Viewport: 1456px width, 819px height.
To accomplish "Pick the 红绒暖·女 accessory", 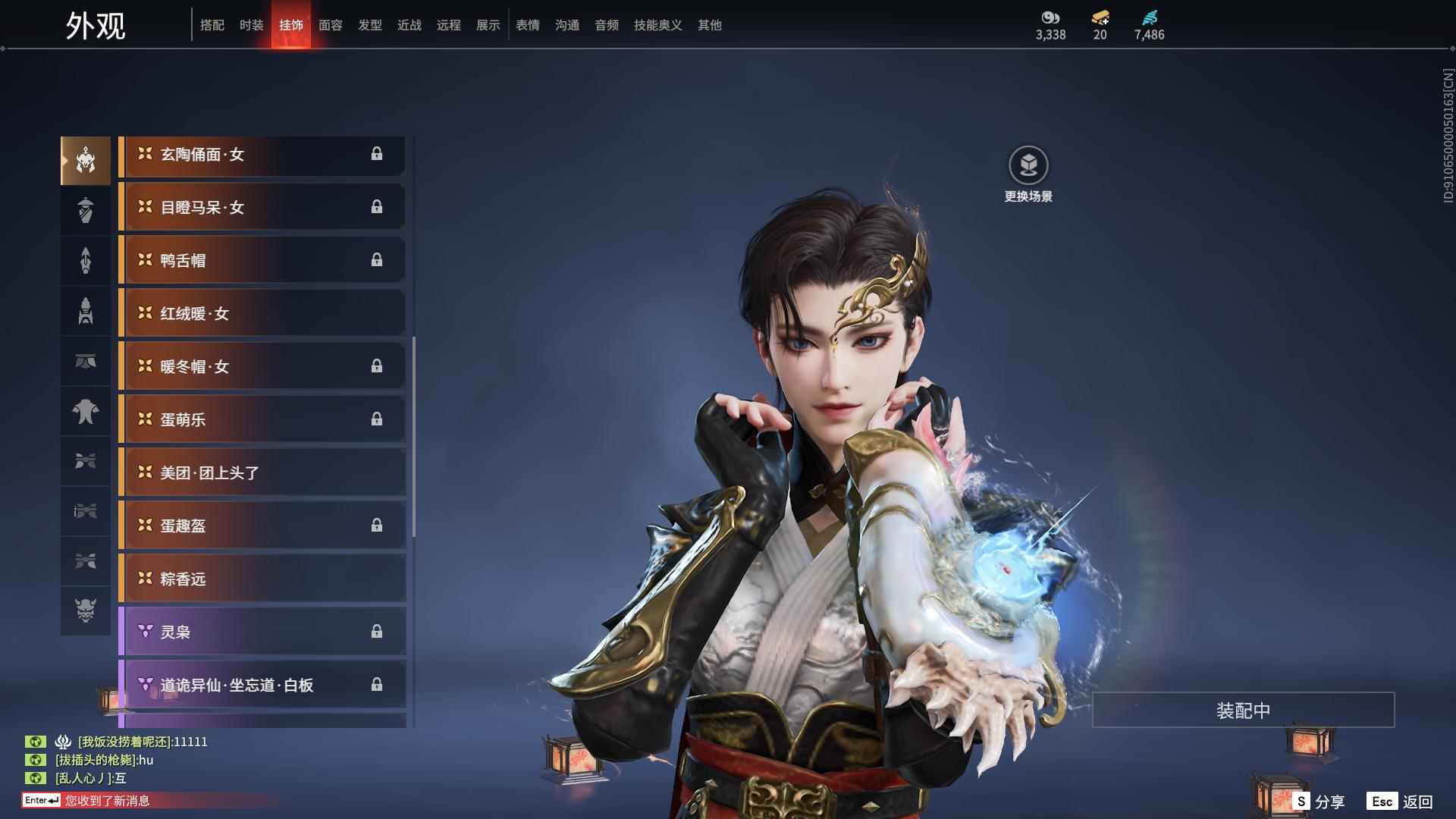I will pos(262,314).
